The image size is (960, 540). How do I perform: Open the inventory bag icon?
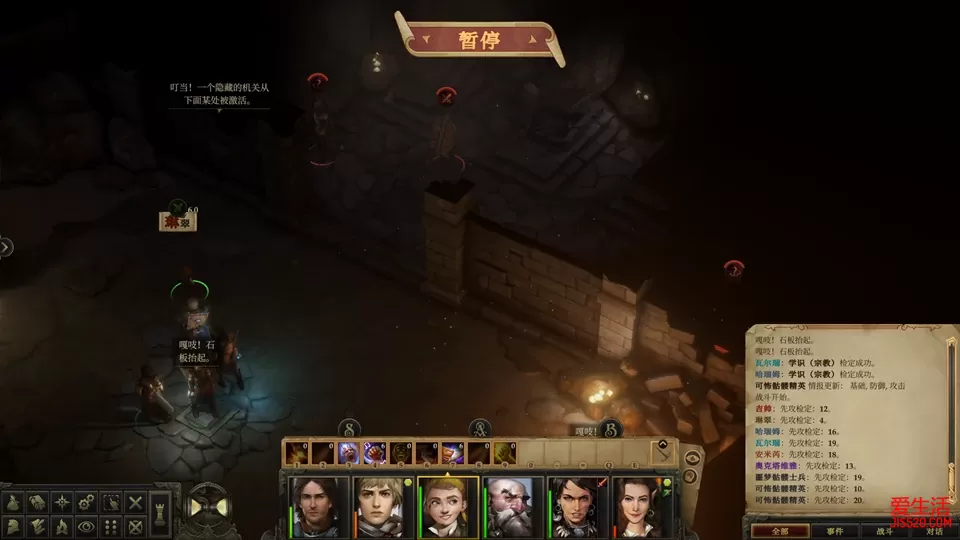[x=15, y=503]
